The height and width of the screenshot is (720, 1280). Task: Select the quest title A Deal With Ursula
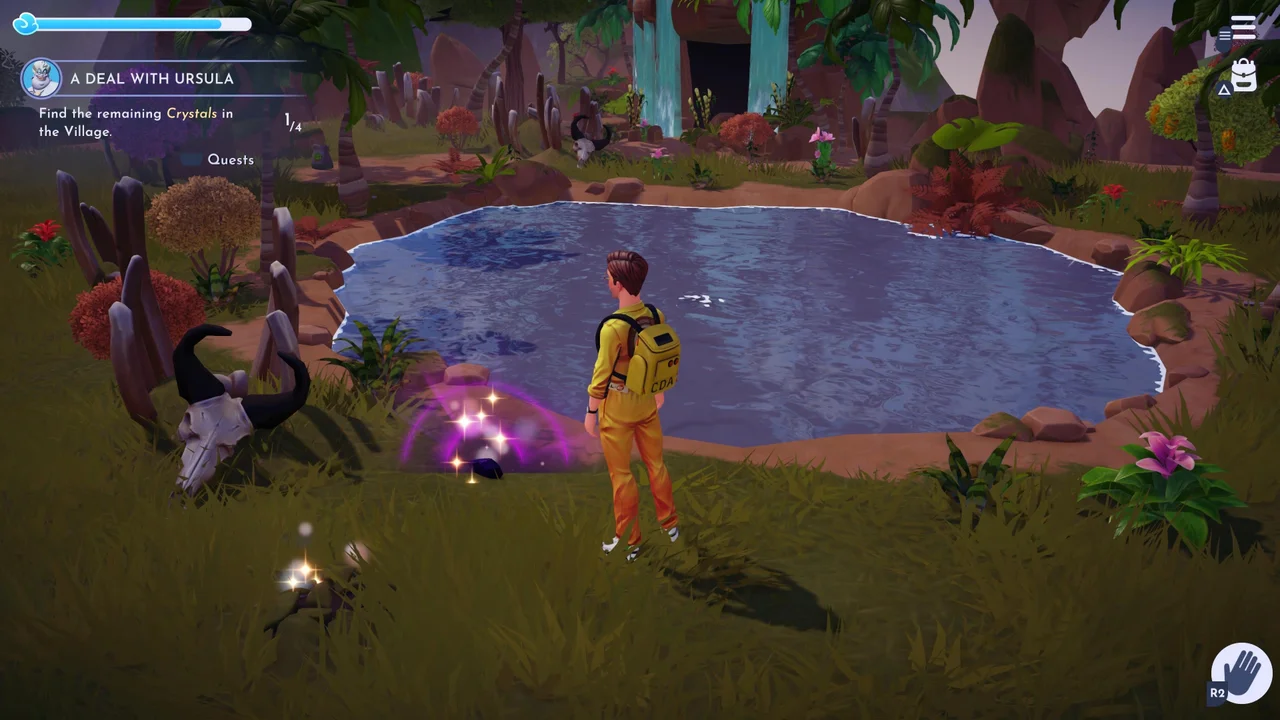152,78
